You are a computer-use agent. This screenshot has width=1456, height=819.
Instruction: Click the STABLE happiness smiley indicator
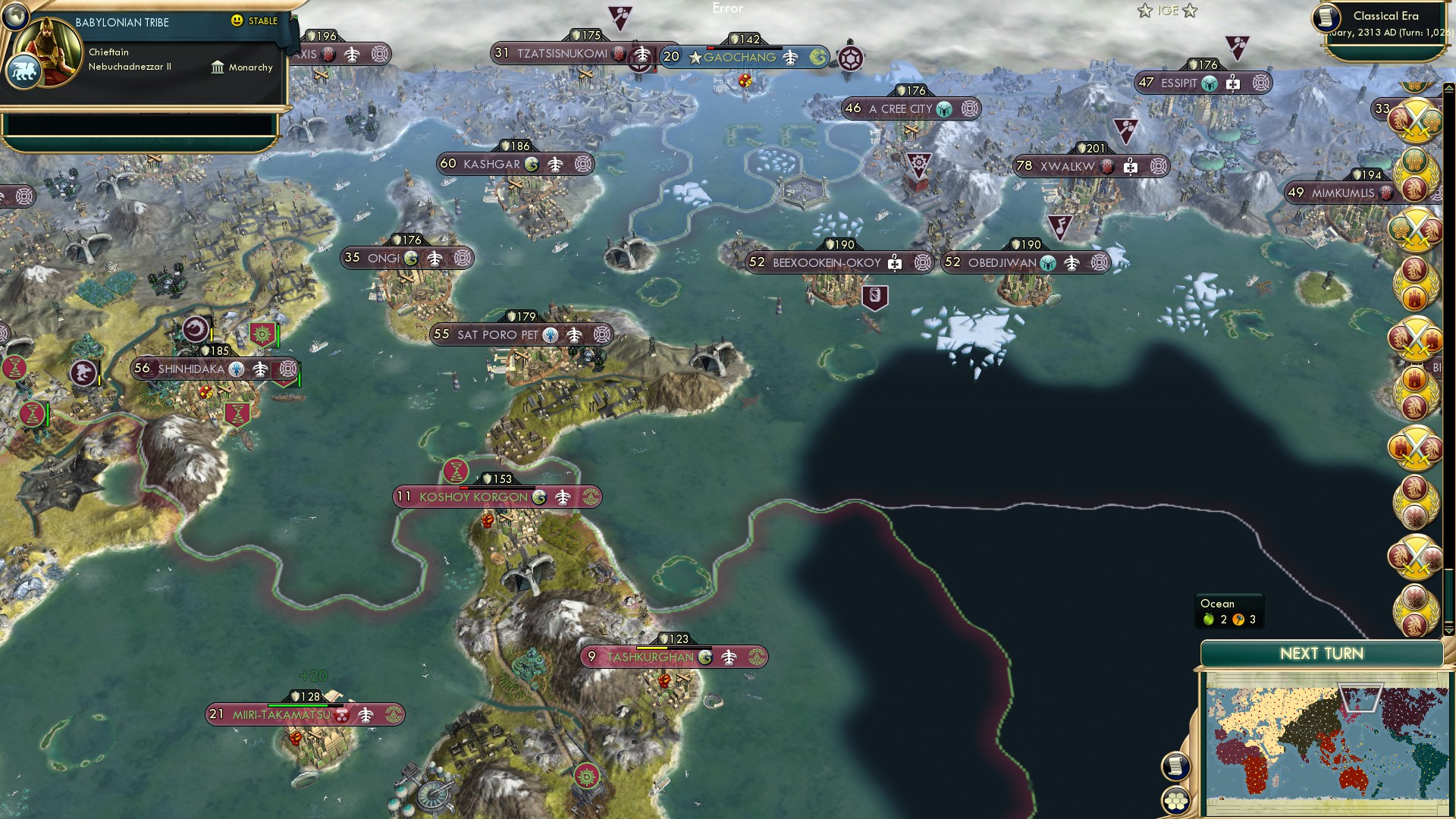(x=237, y=21)
